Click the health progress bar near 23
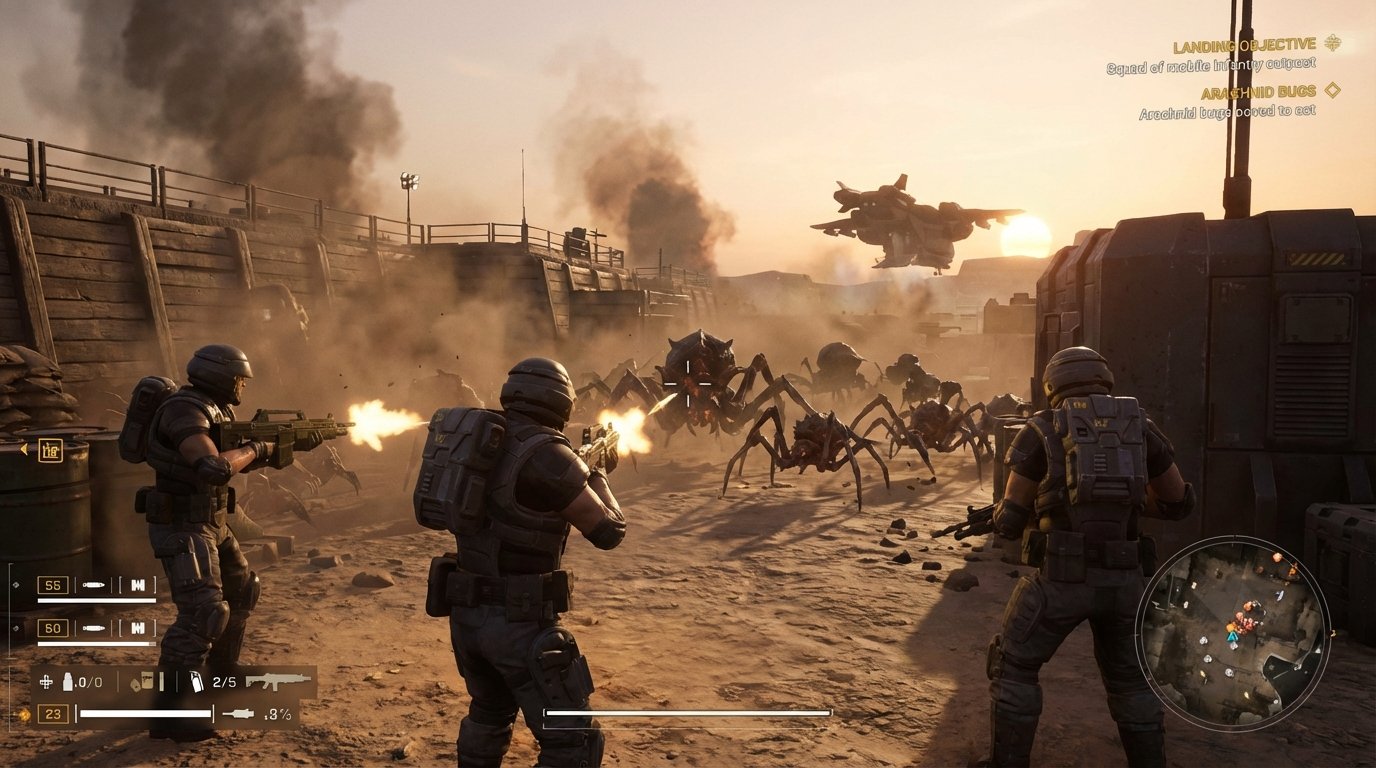The width and height of the screenshot is (1376, 768). pos(145,713)
